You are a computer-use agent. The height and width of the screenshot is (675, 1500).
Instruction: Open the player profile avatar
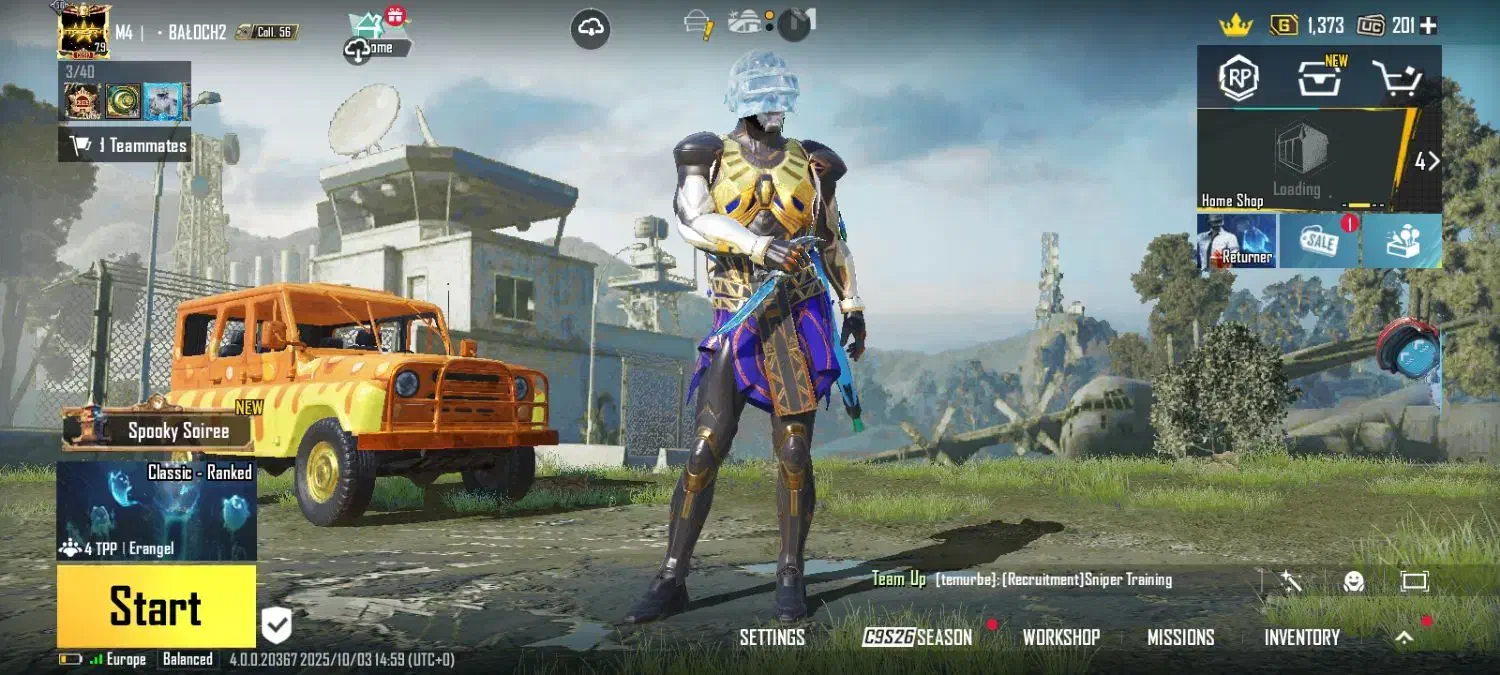(84, 30)
